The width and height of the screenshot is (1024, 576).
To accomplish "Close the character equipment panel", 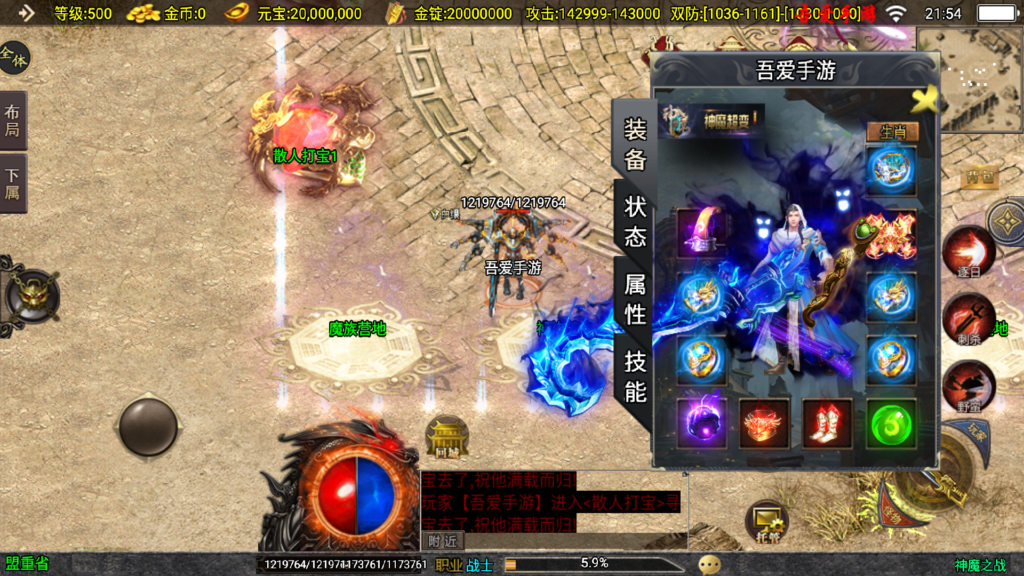I will pos(925,97).
